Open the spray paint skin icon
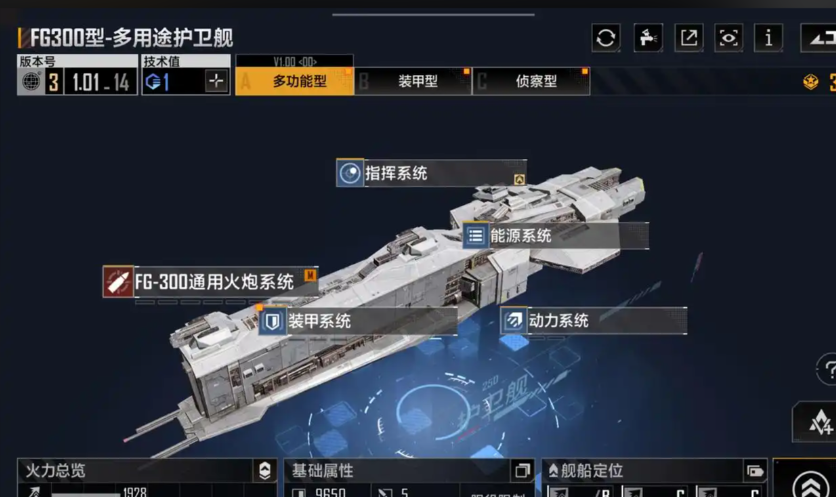This screenshot has width=836, height=497. click(647, 38)
